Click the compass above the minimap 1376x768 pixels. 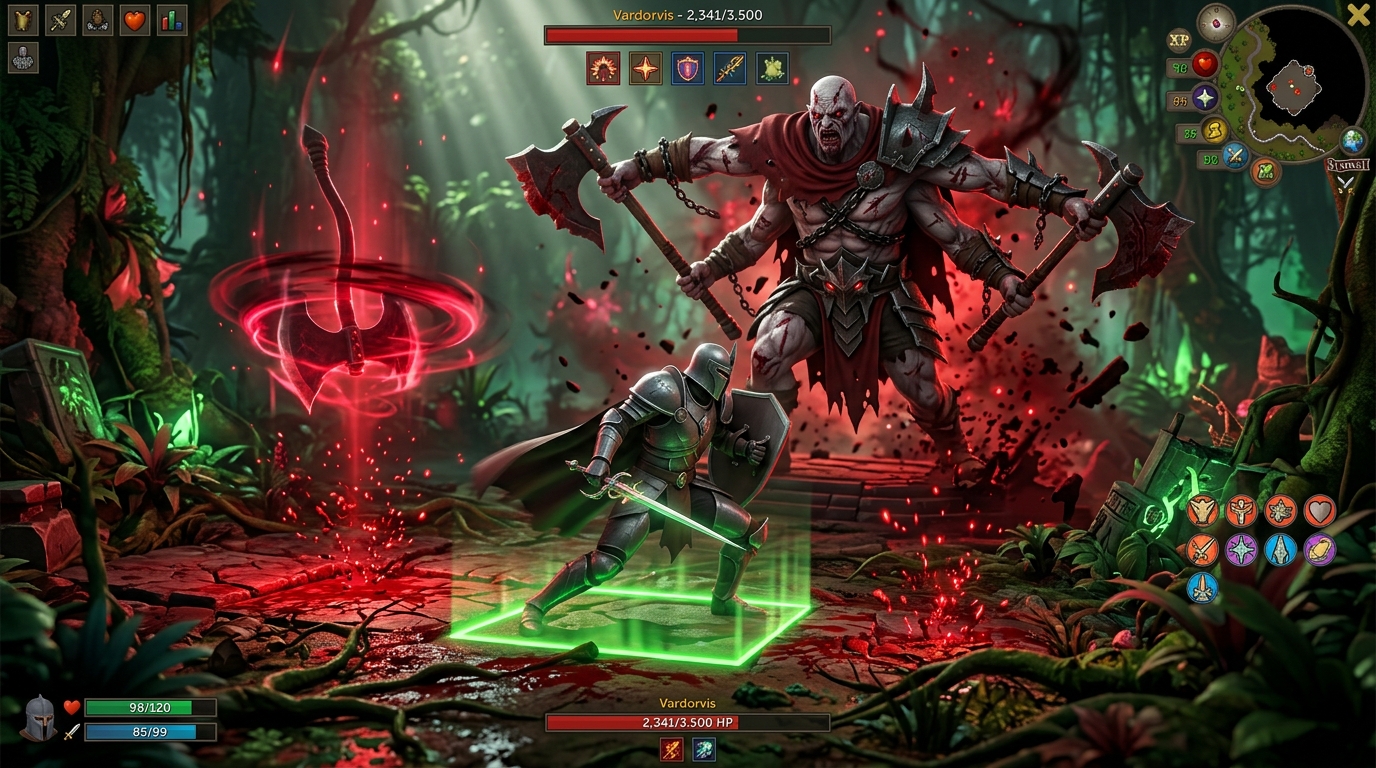coord(1216,22)
